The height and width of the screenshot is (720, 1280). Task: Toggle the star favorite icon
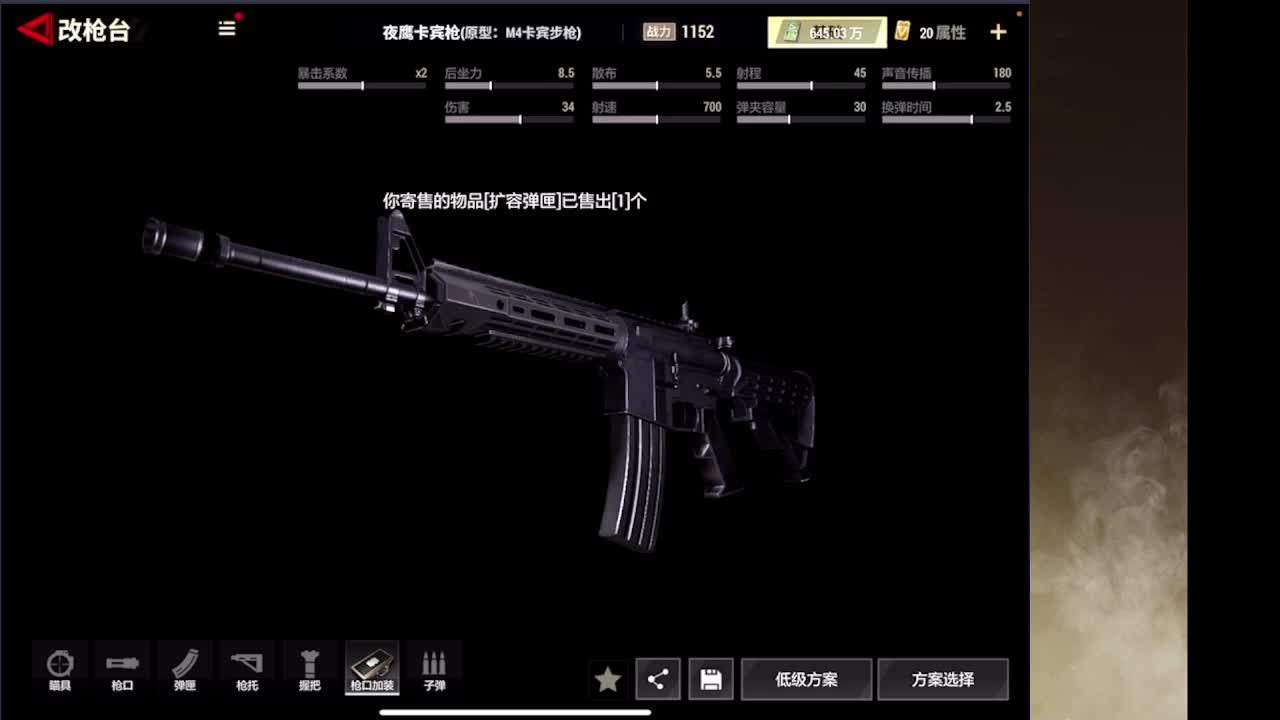[x=608, y=678]
